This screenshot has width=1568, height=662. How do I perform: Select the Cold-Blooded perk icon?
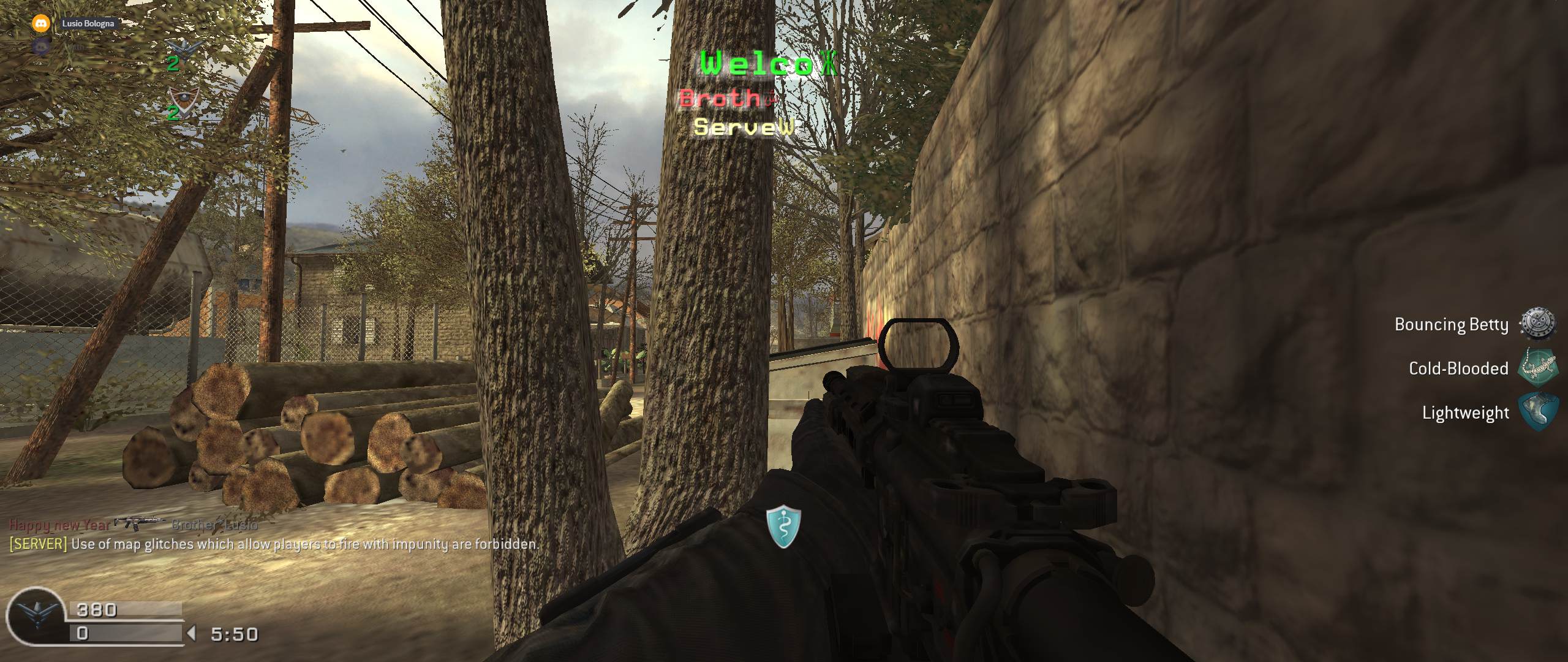(1537, 368)
